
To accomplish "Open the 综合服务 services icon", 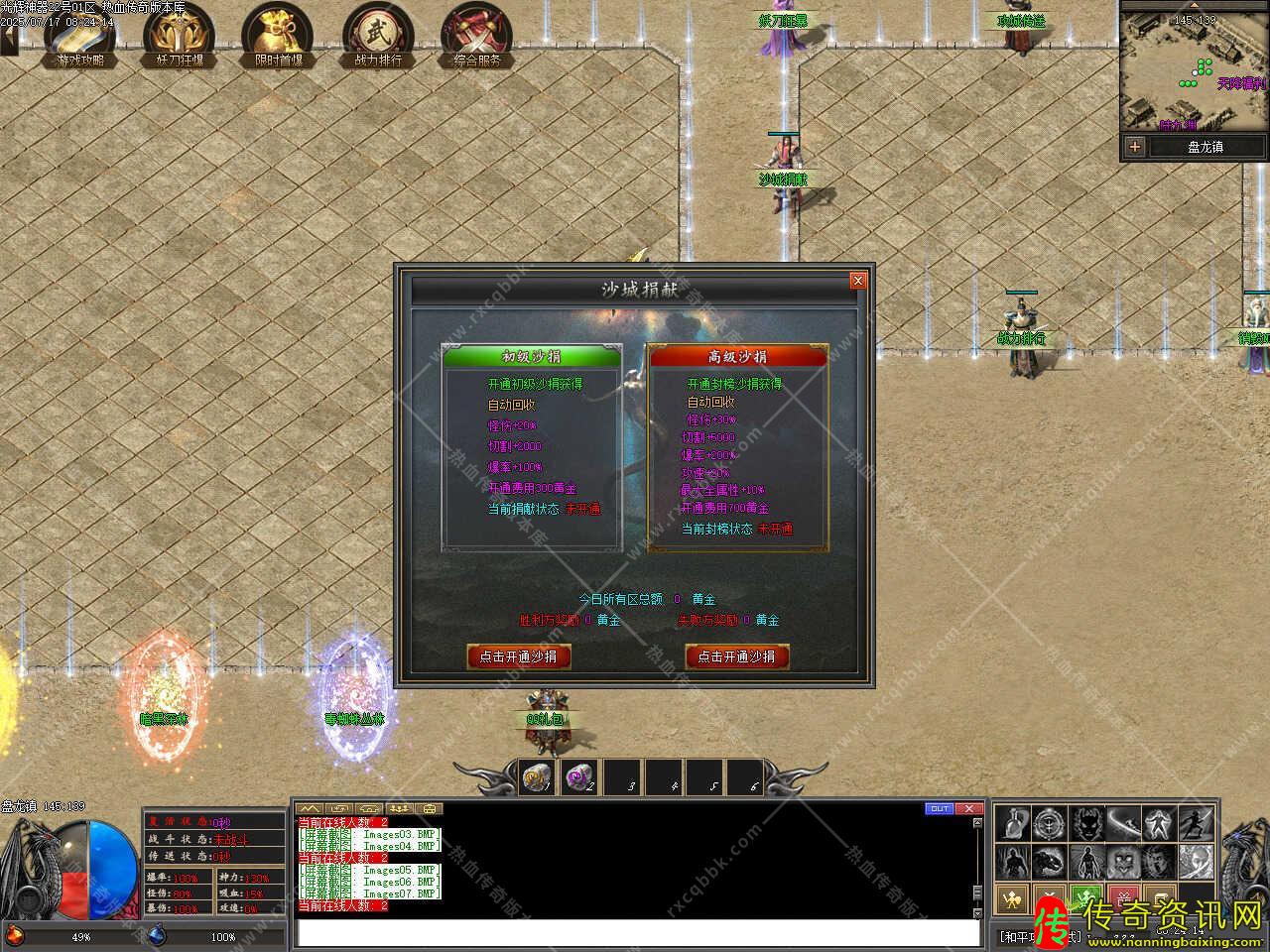I will (477, 36).
